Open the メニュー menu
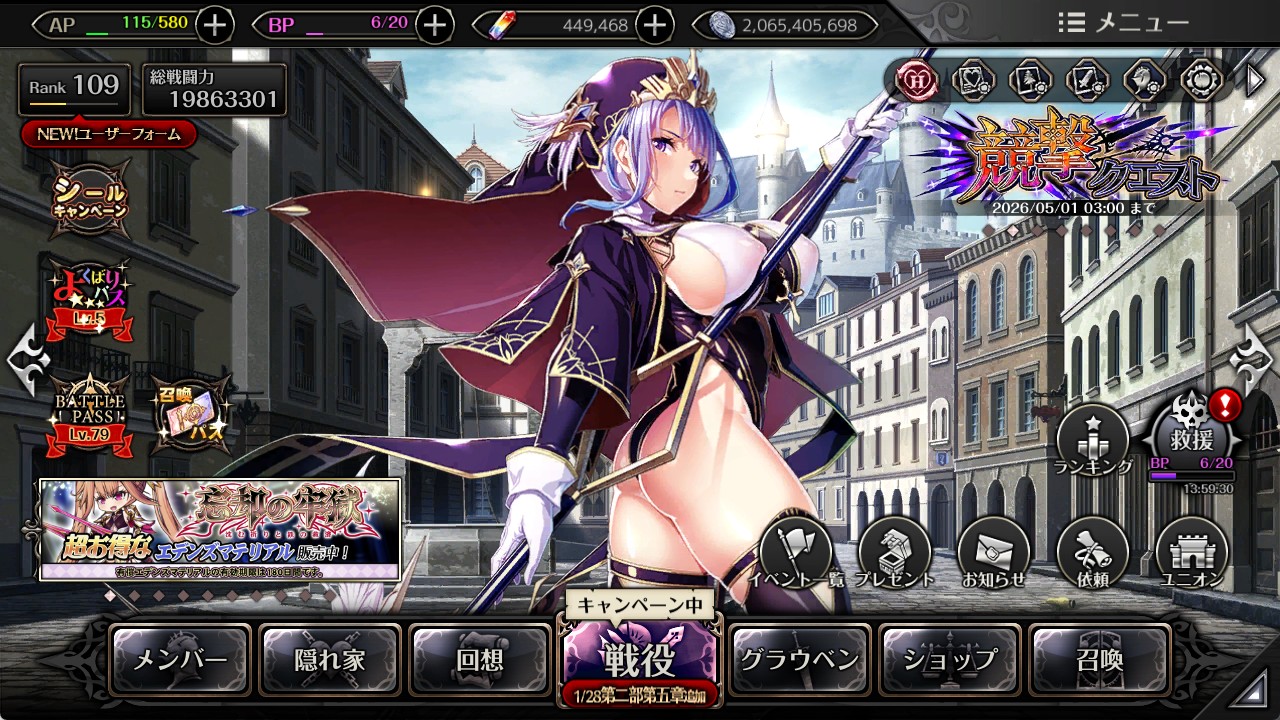1280x720 pixels. click(x=1124, y=23)
